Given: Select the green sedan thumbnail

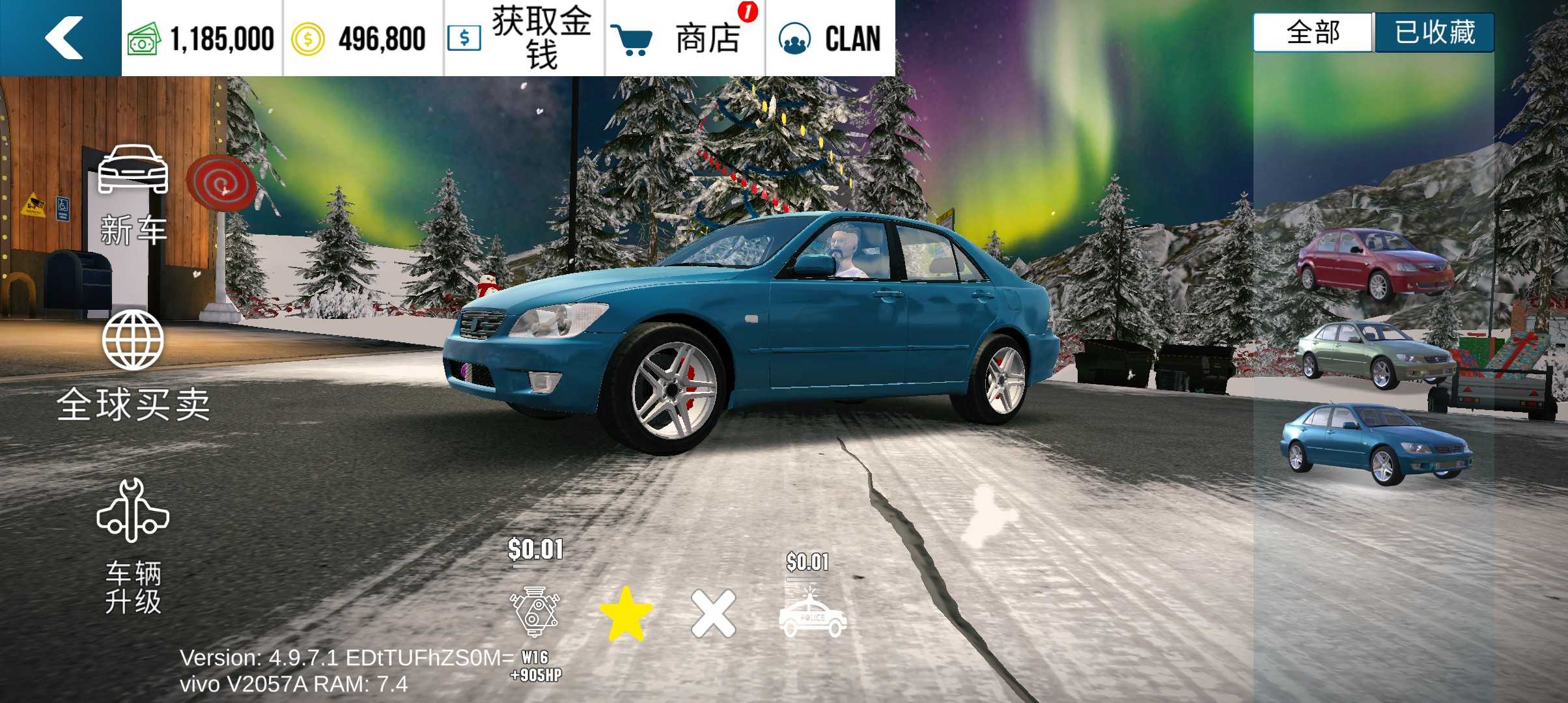Looking at the screenshot, I should [1375, 353].
